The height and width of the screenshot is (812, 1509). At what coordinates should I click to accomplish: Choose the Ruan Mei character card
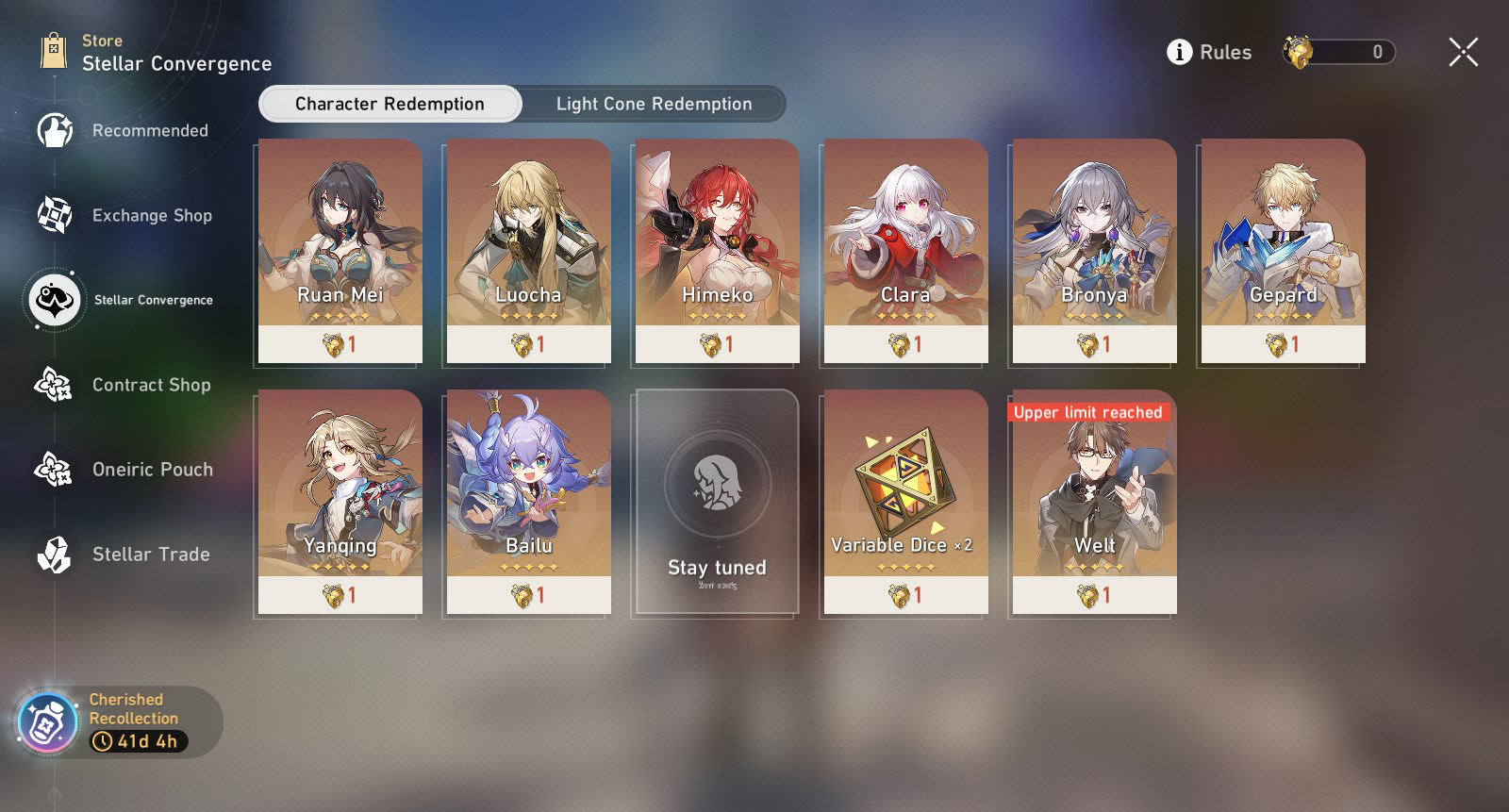pos(340,251)
